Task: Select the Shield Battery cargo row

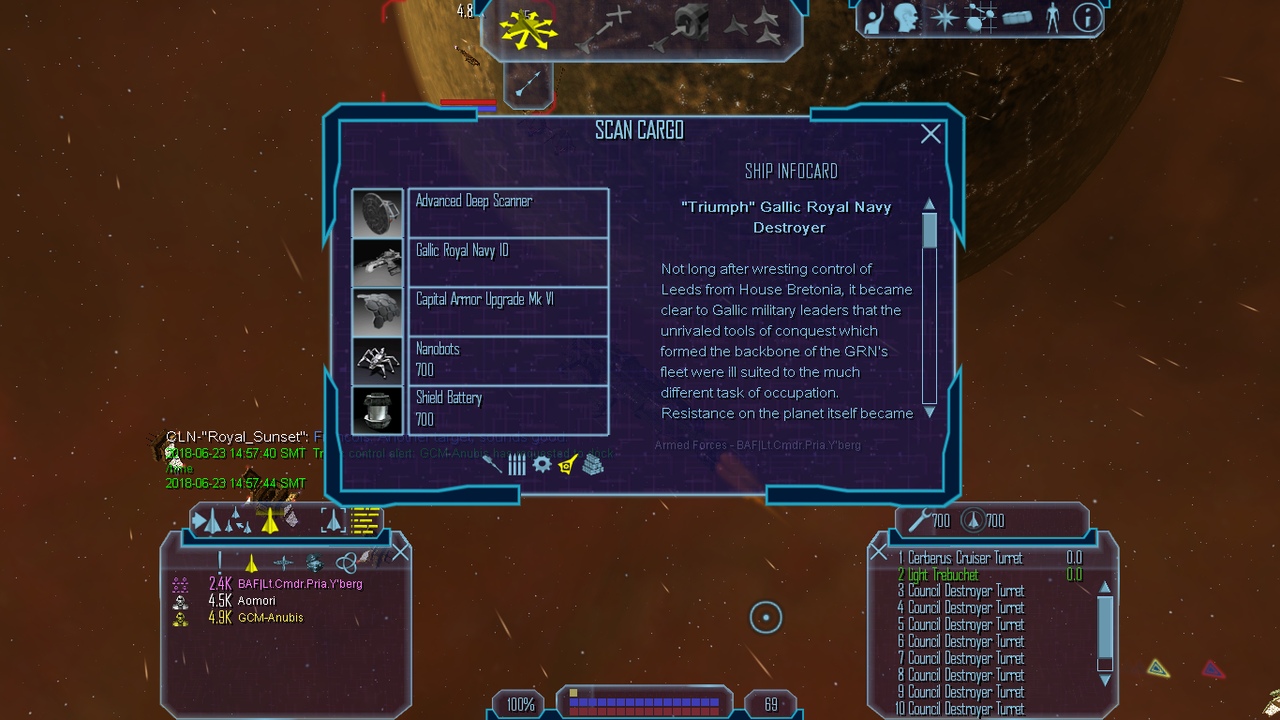Action: click(x=508, y=408)
